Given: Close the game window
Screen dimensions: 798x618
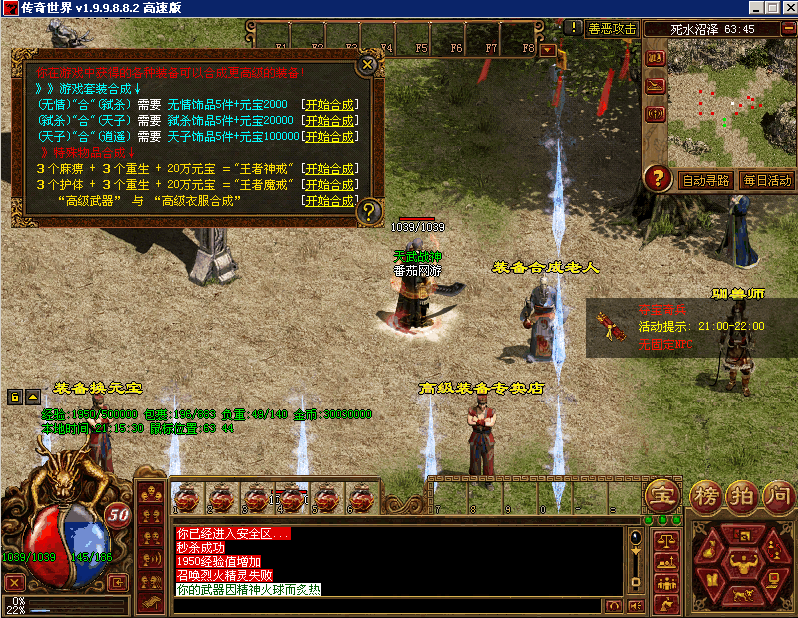Looking at the screenshot, I should pos(787,8).
